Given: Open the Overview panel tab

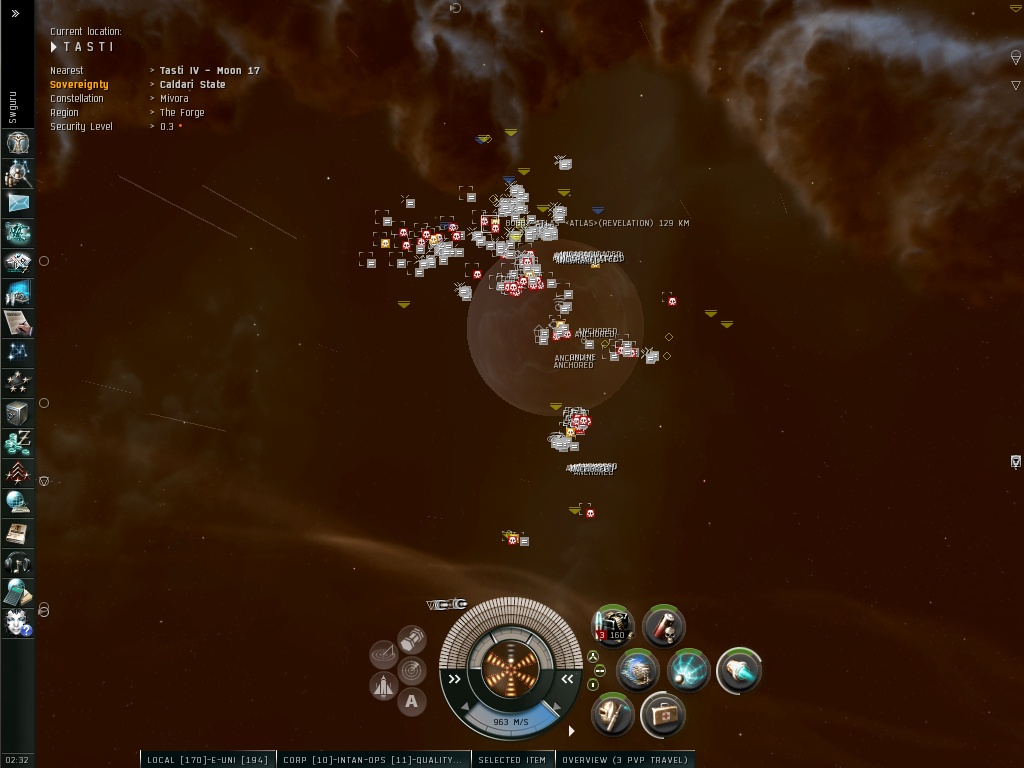Looking at the screenshot, I should 625,760.
